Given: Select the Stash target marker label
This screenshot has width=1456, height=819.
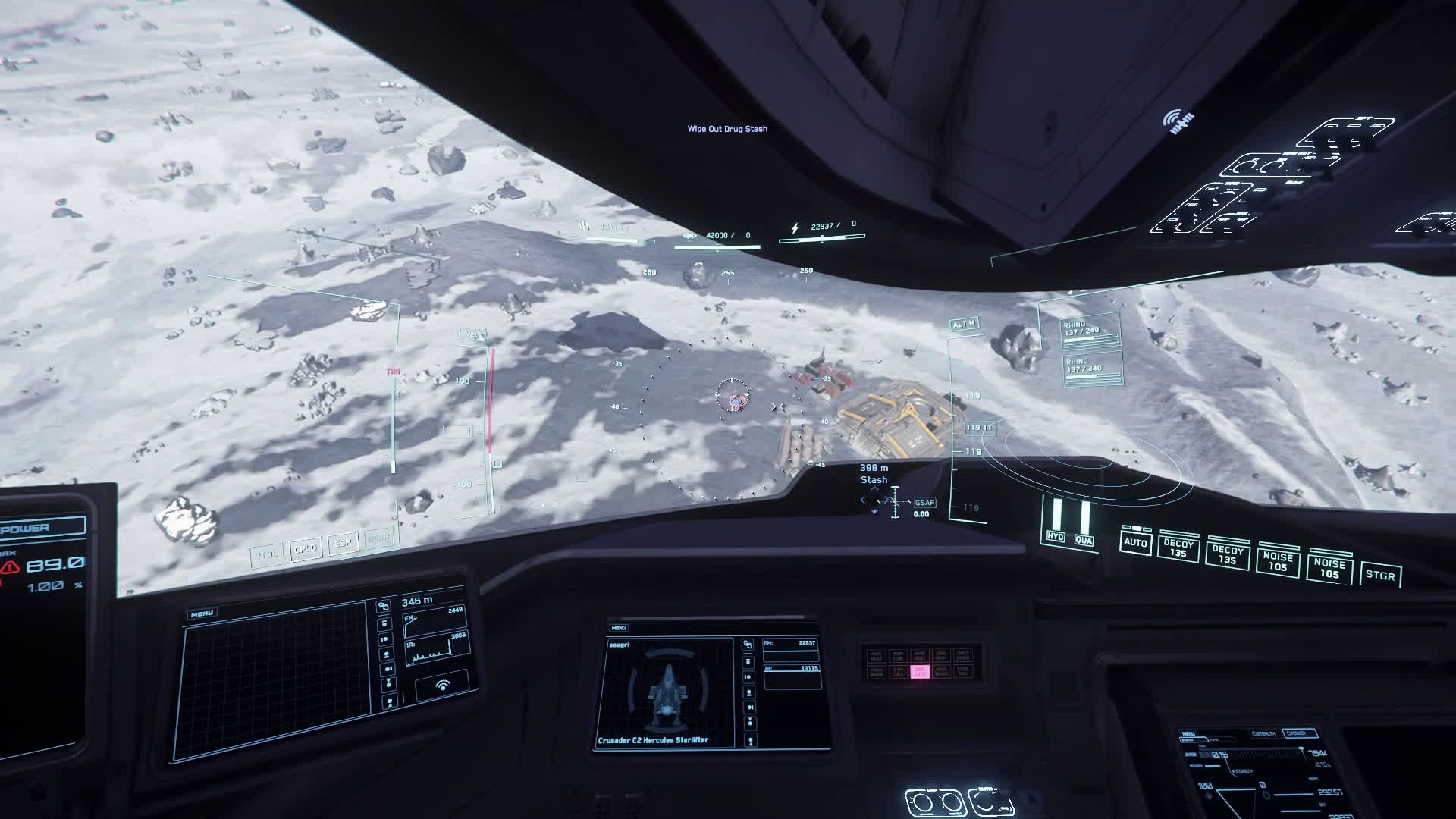Looking at the screenshot, I should click(874, 480).
